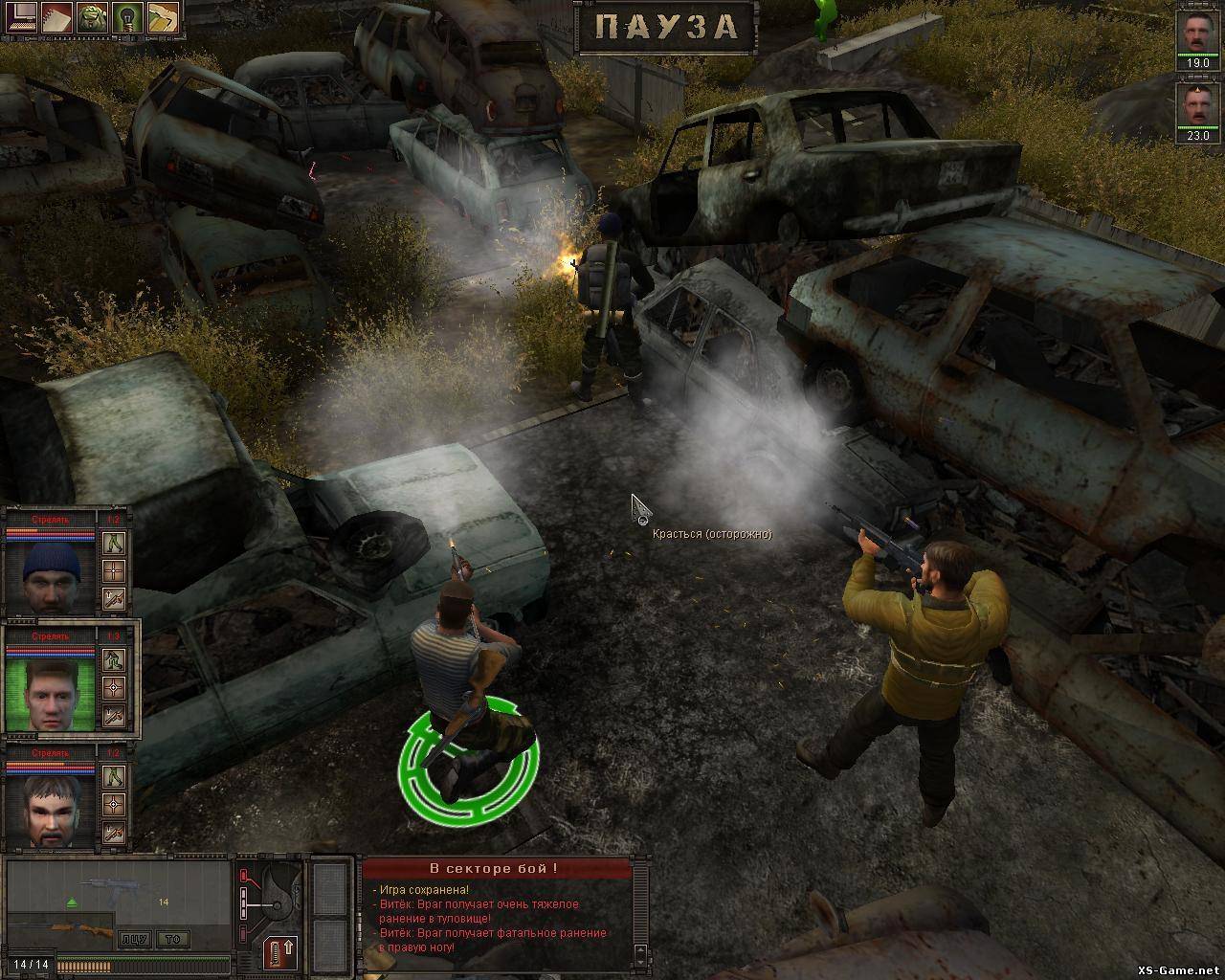
Task: Click the weapon swap icon for bearded merc
Action: click(x=115, y=833)
